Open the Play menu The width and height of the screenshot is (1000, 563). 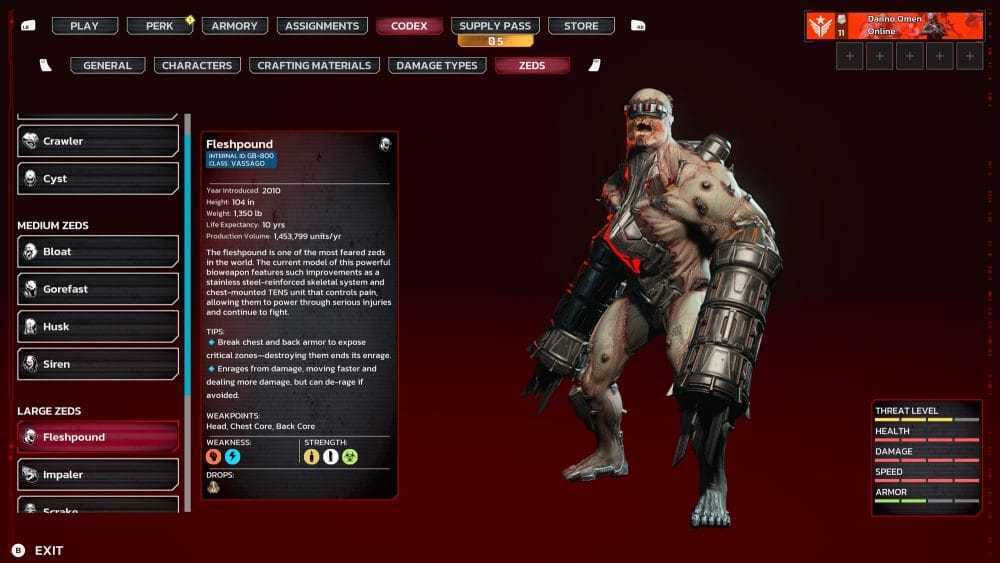point(85,26)
